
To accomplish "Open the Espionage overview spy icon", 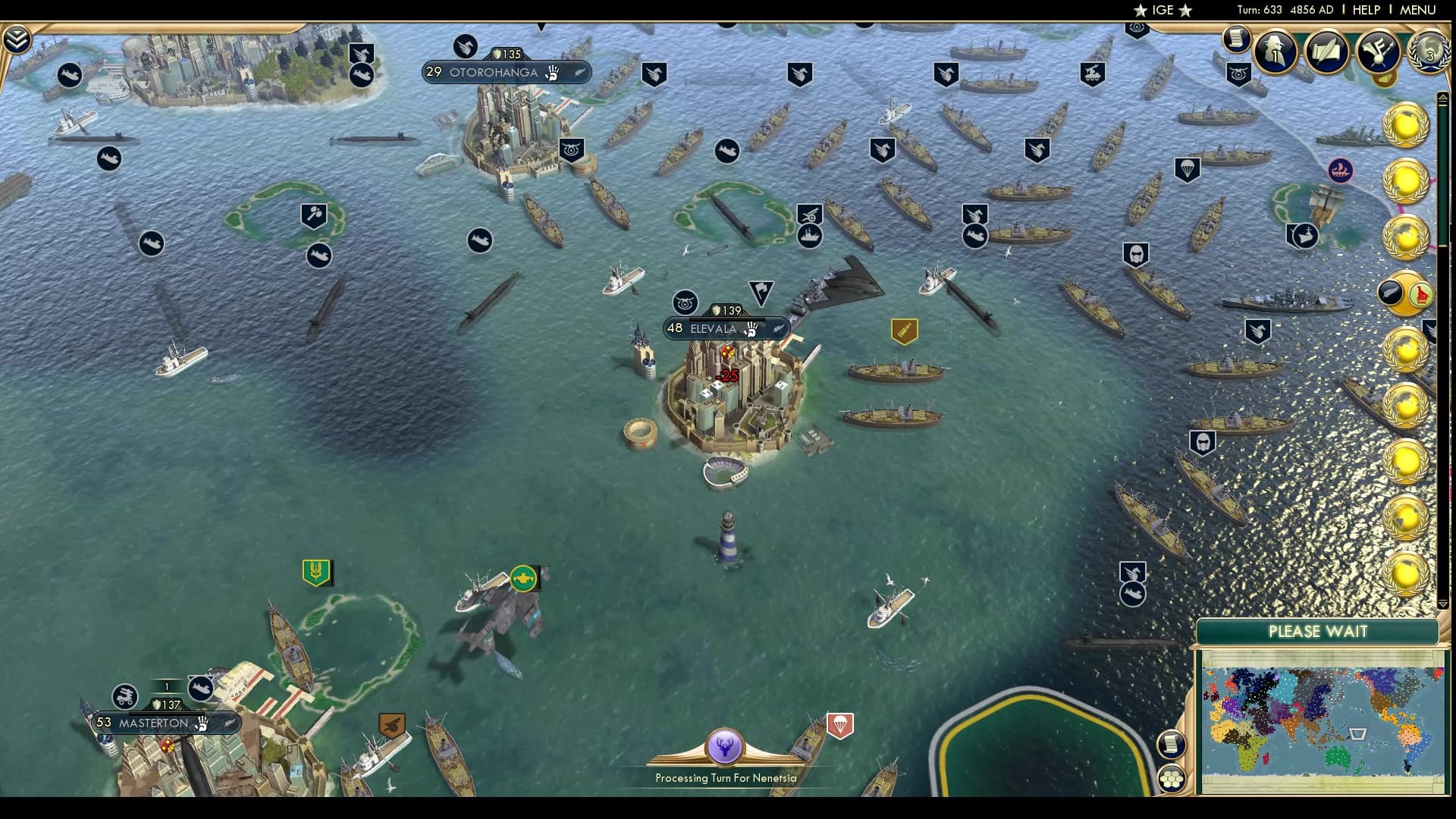I will 1275,52.
